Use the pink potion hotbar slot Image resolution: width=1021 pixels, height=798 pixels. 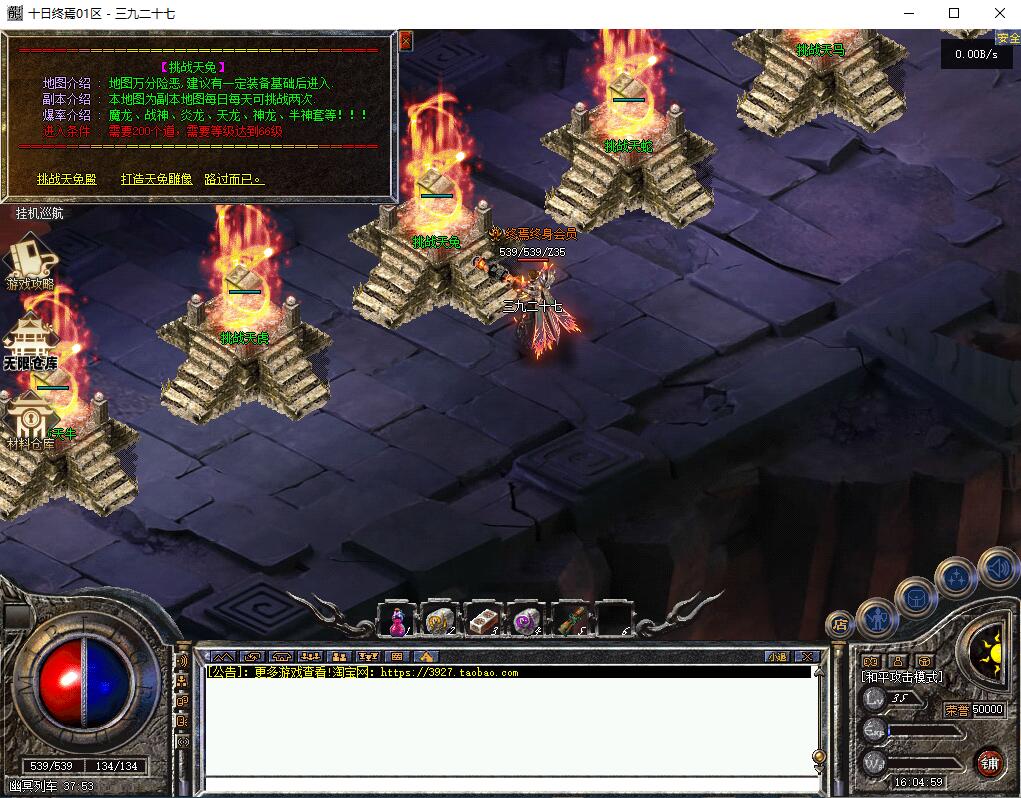[x=396, y=620]
